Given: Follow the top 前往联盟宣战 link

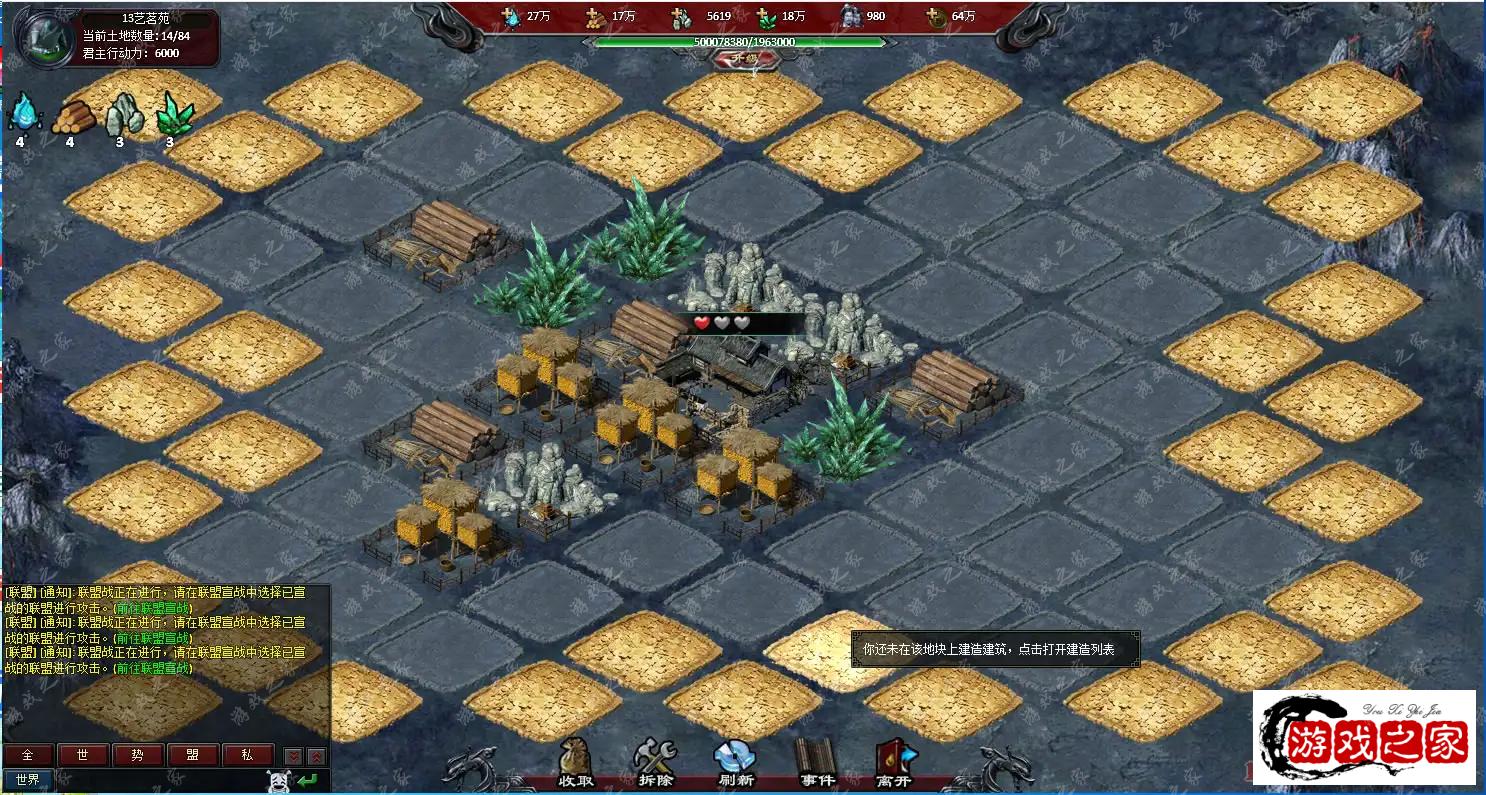Looking at the screenshot, I should (153, 608).
